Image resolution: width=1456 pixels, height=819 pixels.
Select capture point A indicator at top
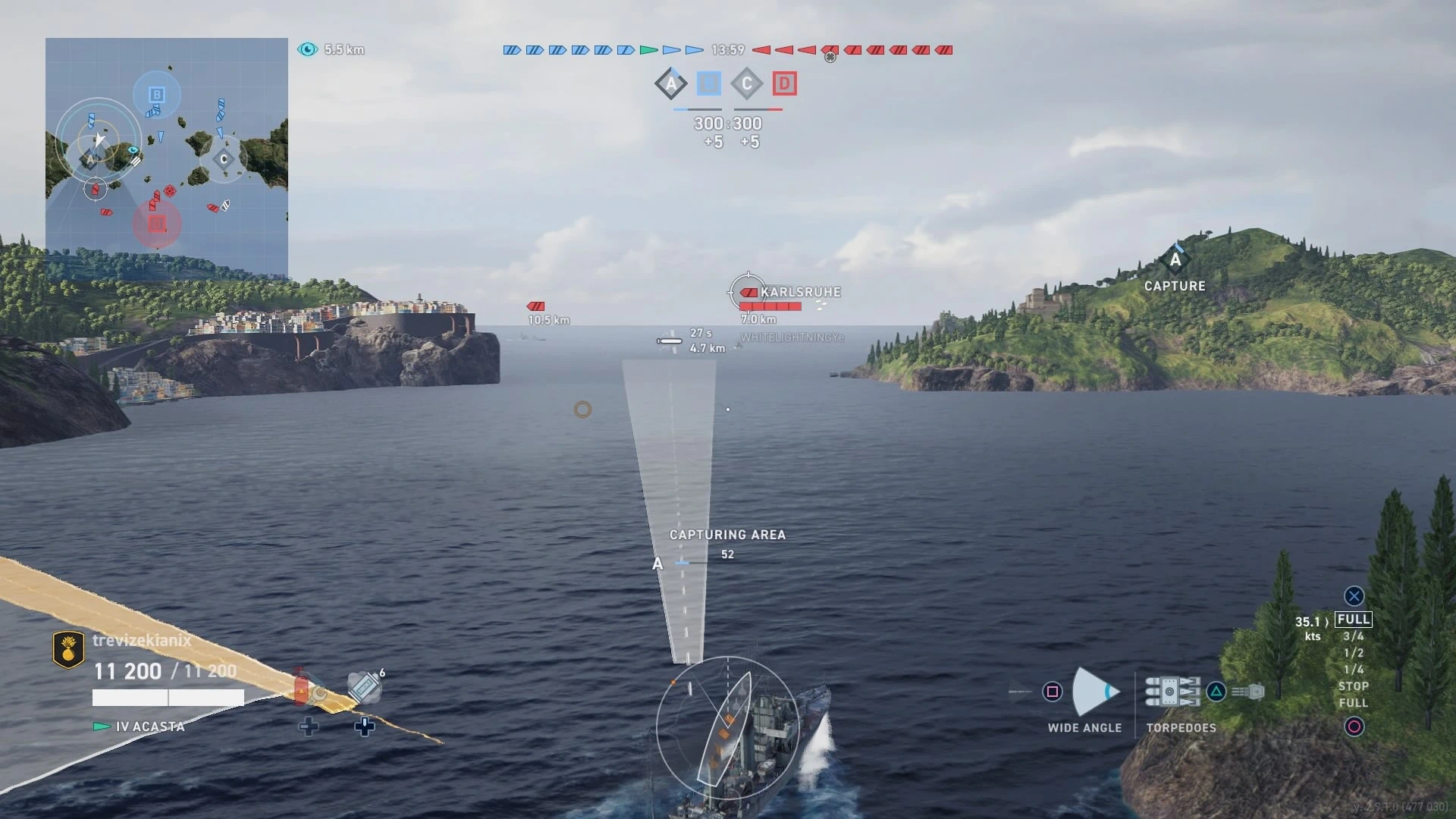(x=671, y=83)
